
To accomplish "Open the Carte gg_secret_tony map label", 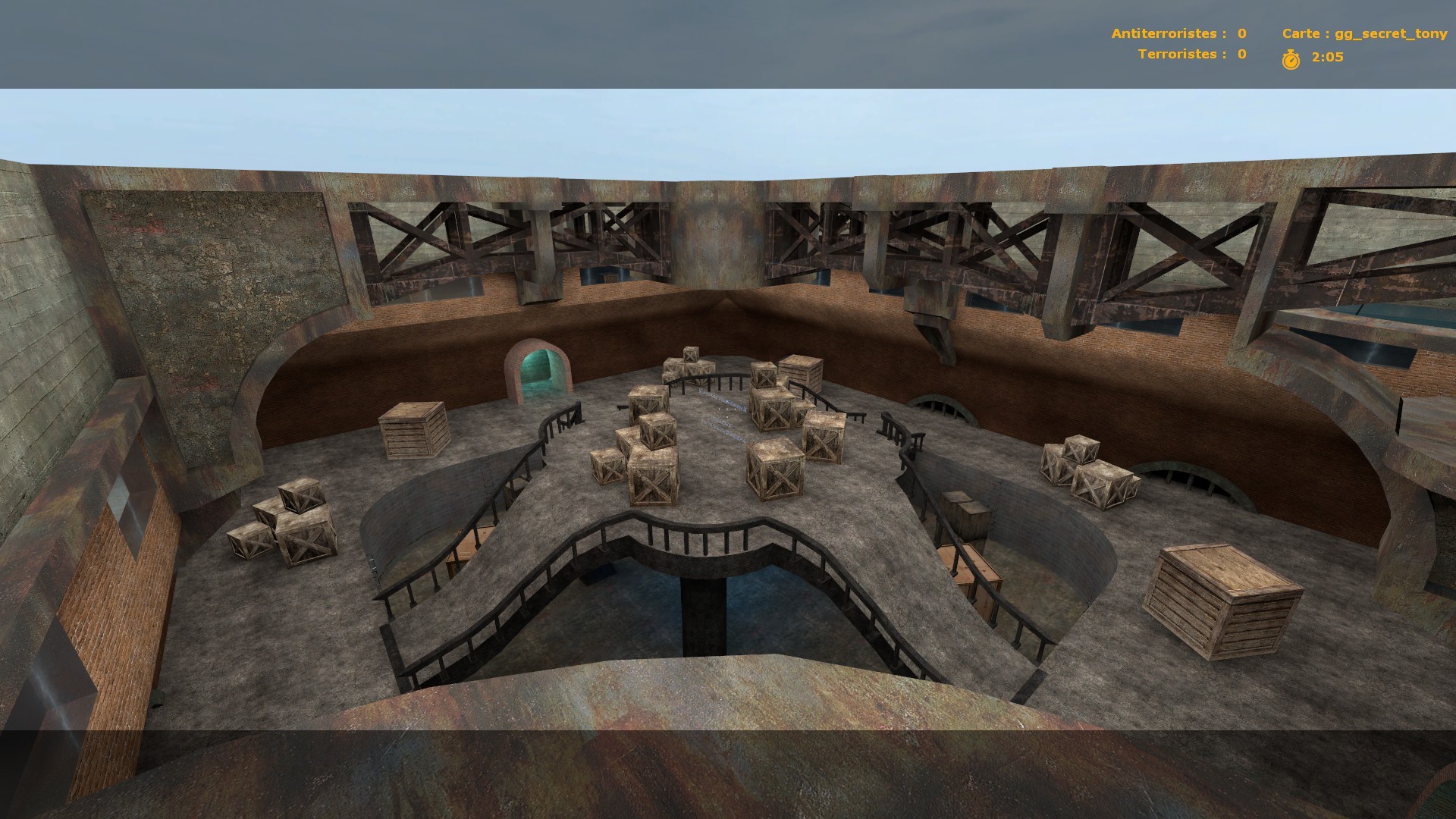I will pyautogui.click(x=1365, y=33).
